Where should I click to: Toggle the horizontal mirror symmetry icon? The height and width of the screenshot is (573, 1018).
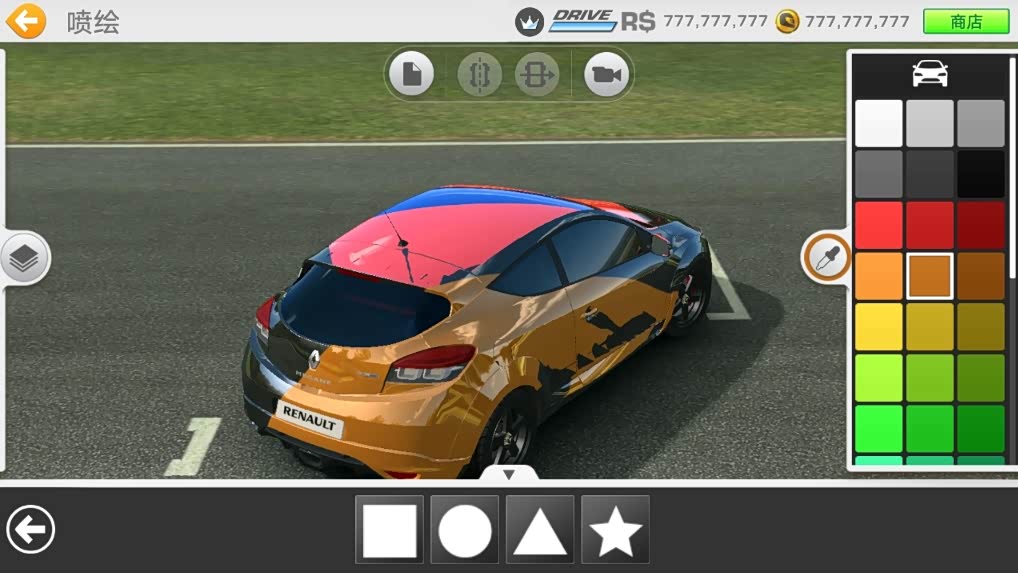coord(537,75)
